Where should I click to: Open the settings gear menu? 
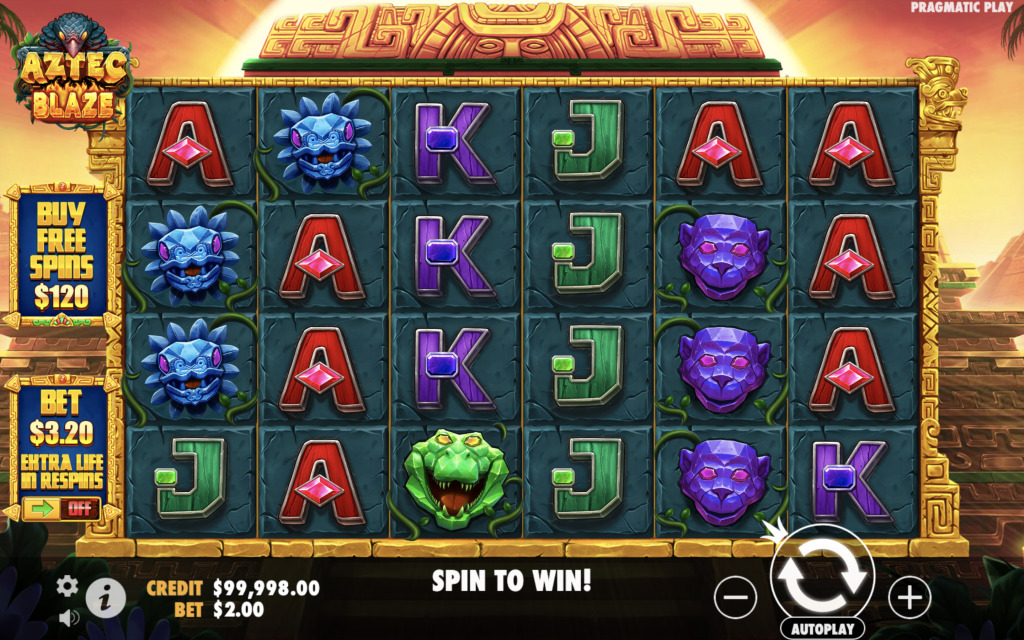pyautogui.click(x=67, y=586)
